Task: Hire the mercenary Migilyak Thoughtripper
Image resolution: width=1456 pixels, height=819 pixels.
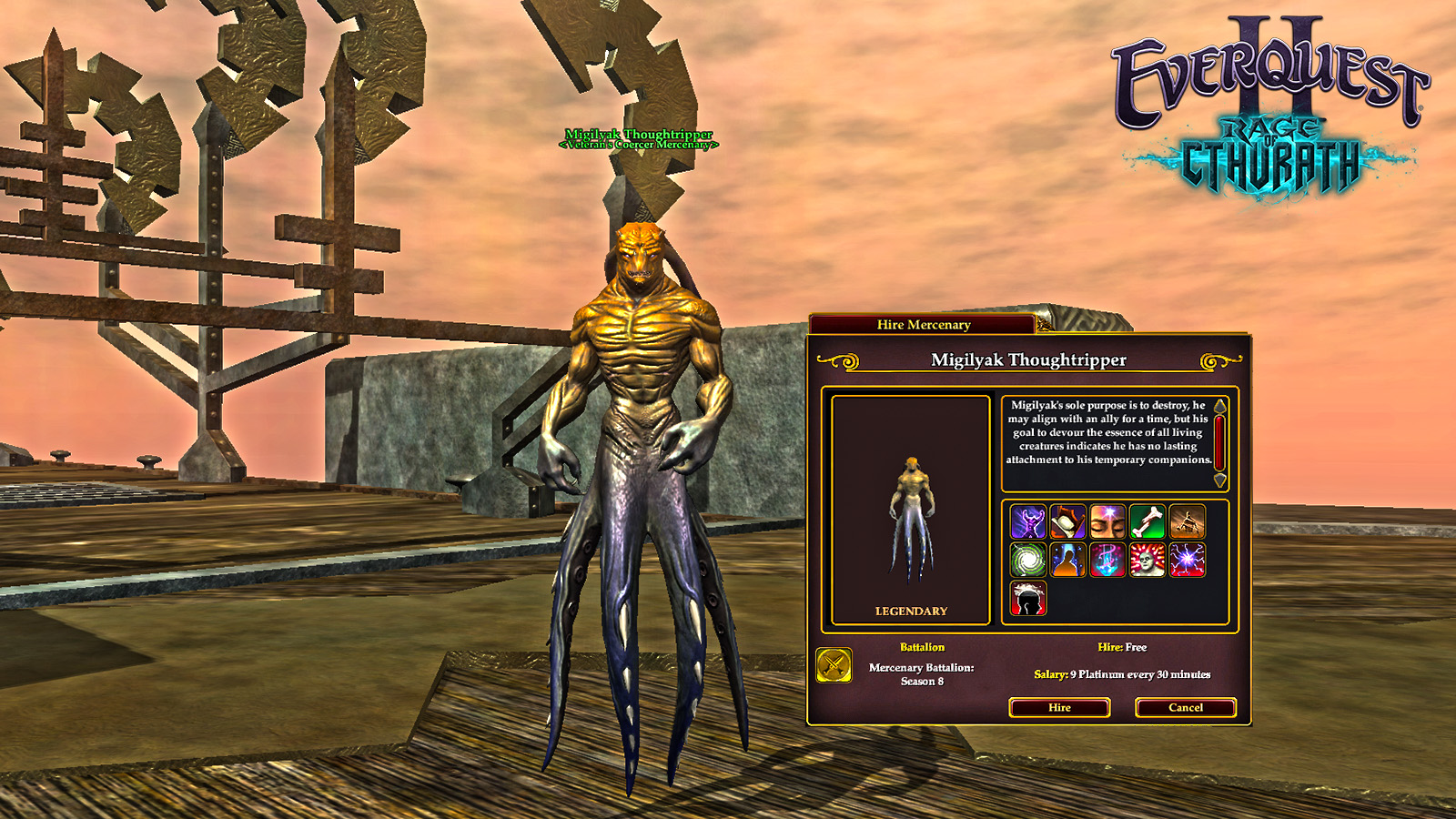Action: (1059, 707)
